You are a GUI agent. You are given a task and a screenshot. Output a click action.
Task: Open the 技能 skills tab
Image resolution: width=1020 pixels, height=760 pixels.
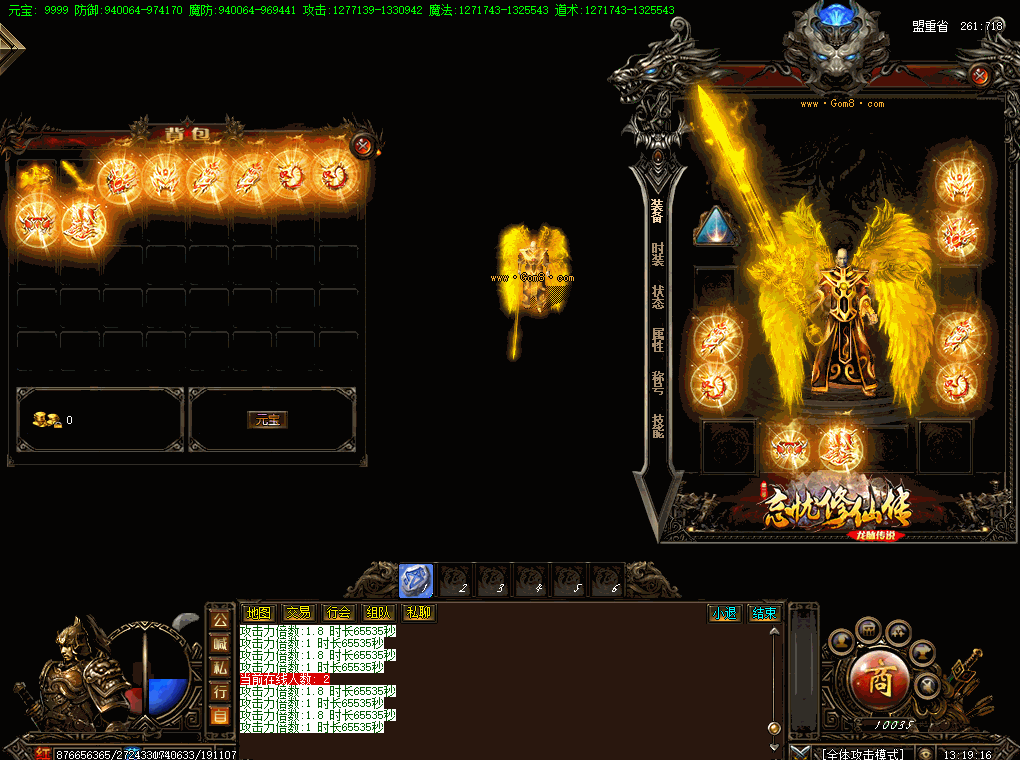[657, 426]
